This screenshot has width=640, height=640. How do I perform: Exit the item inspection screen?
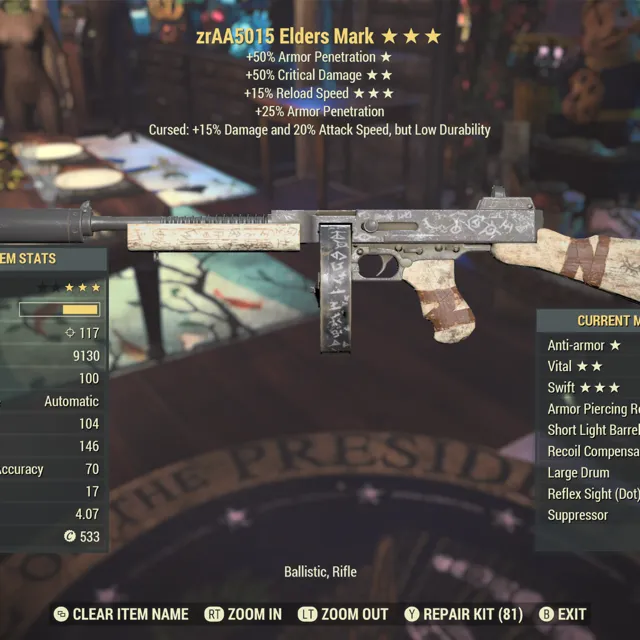(x=562, y=614)
